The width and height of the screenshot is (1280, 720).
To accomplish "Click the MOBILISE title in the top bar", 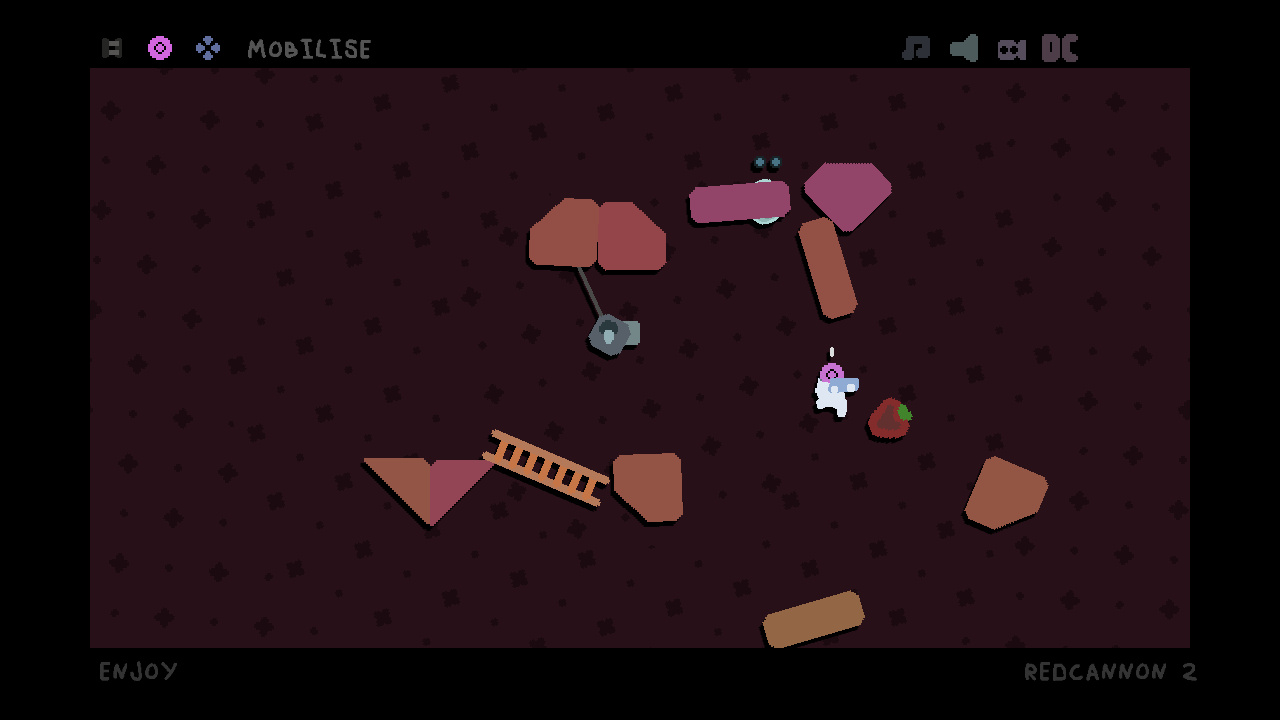I will (310, 48).
